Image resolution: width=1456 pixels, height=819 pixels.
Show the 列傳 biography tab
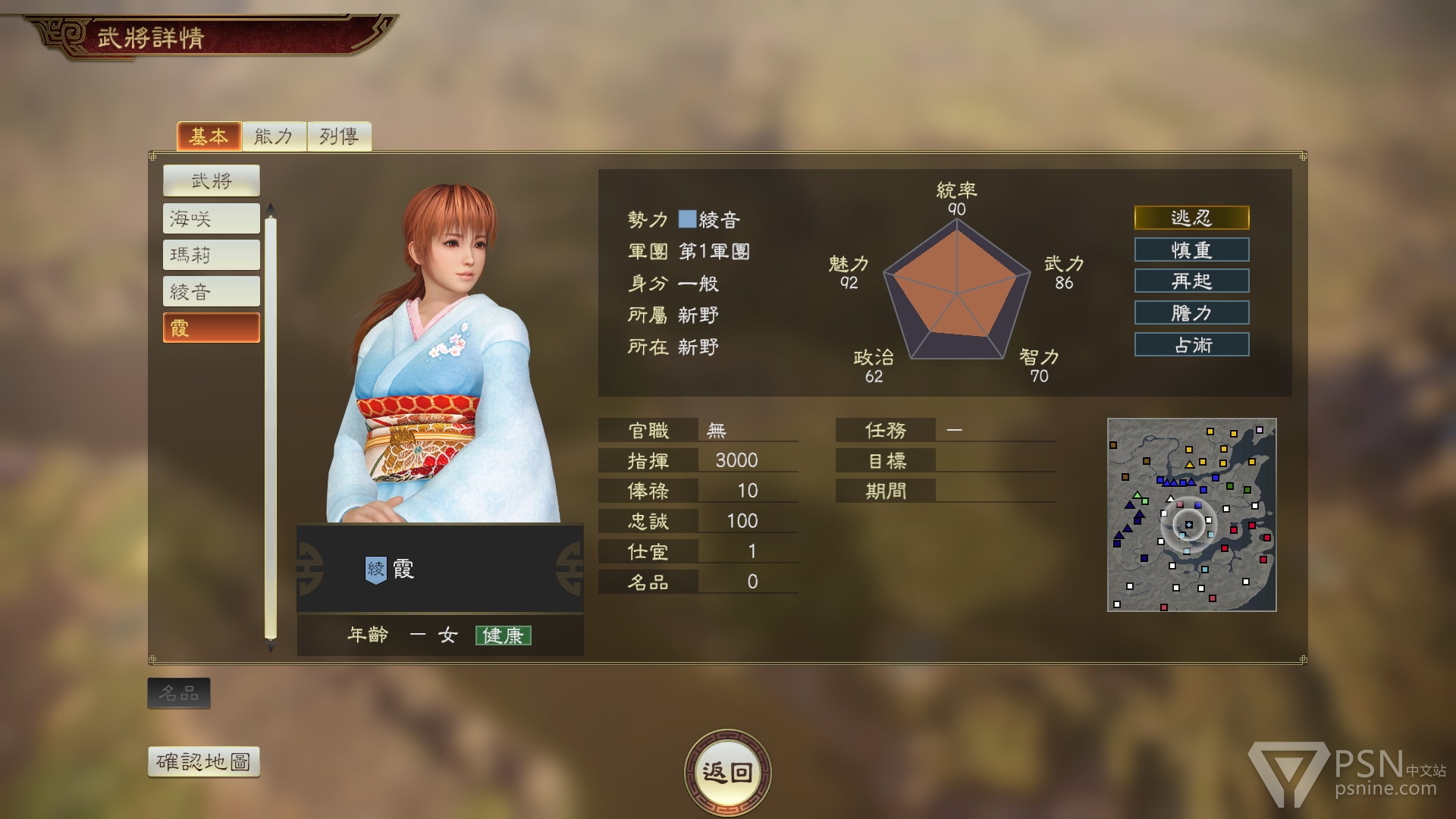pyautogui.click(x=339, y=136)
